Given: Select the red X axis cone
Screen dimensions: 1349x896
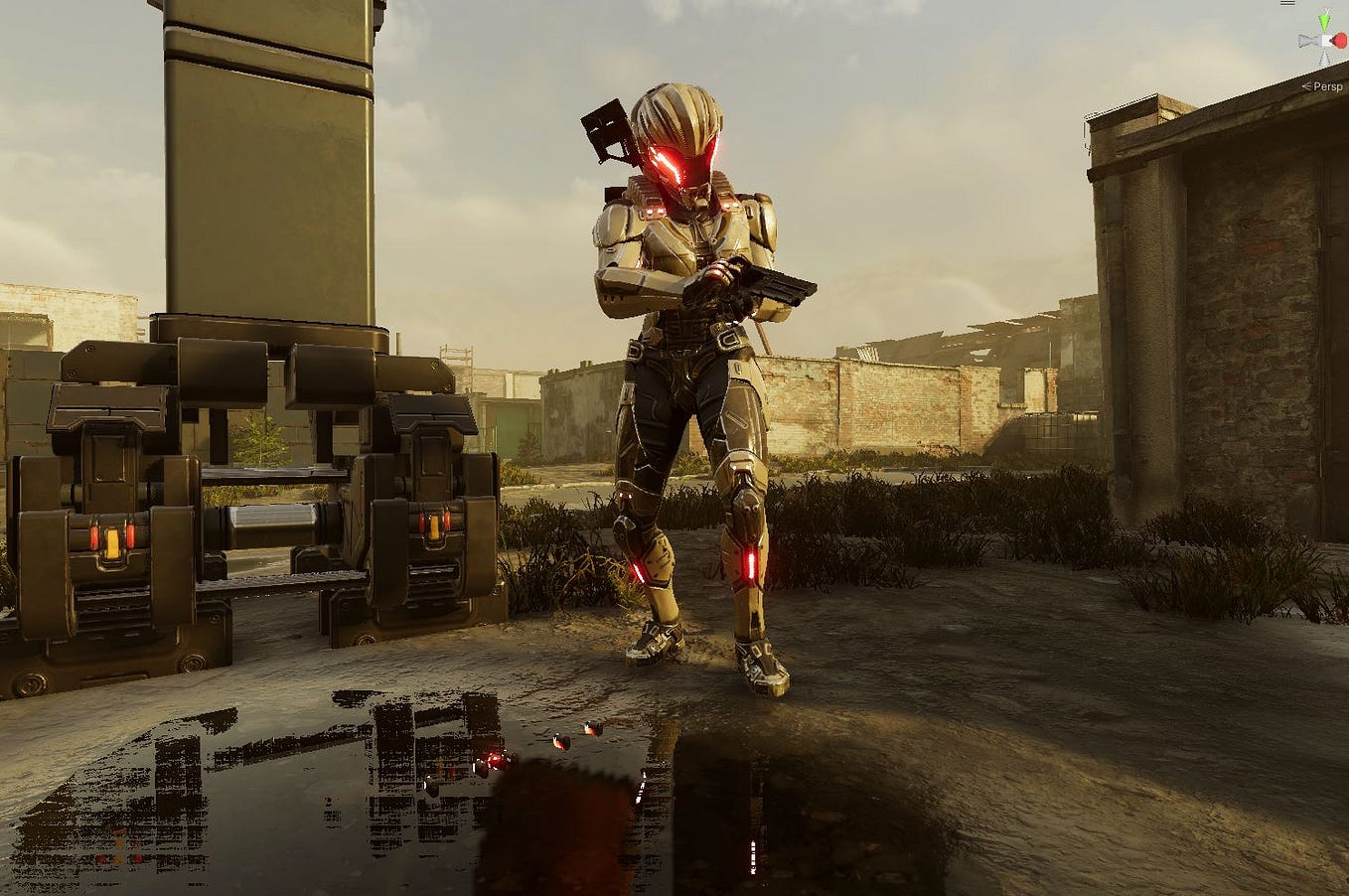Looking at the screenshot, I should 1340,42.
